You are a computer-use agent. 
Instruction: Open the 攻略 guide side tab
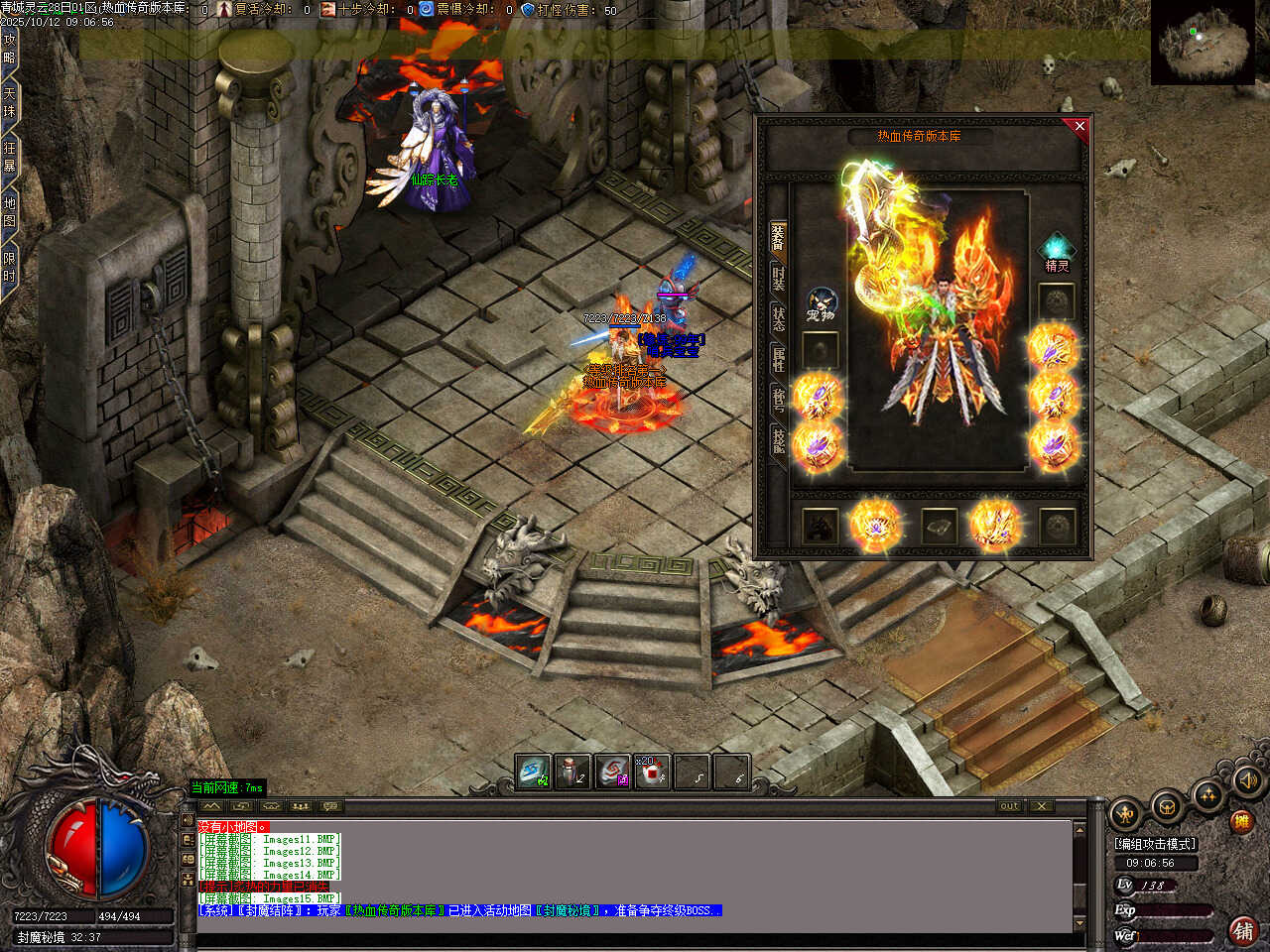[10, 50]
